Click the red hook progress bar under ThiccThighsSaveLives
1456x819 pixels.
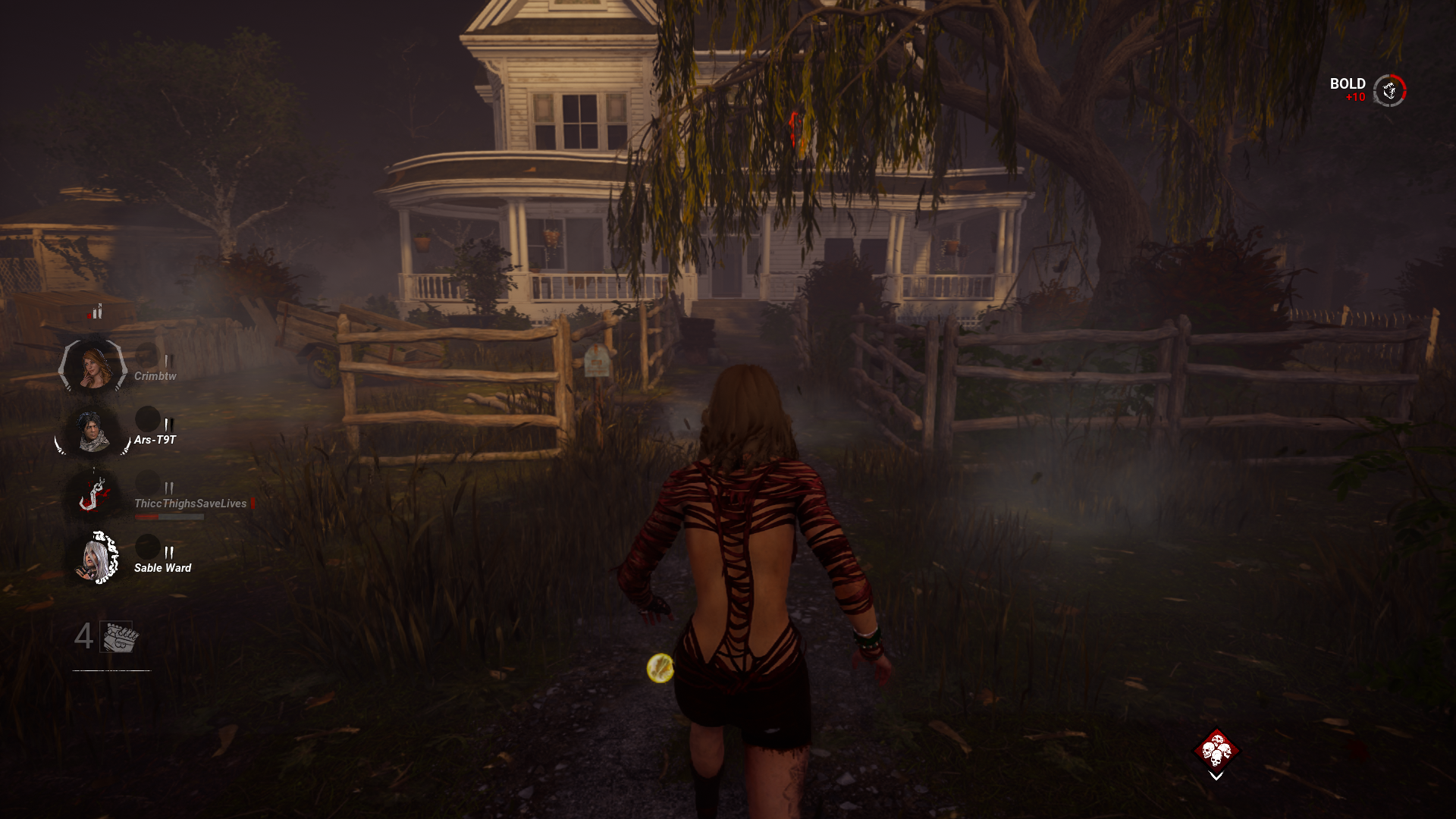point(168,516)
